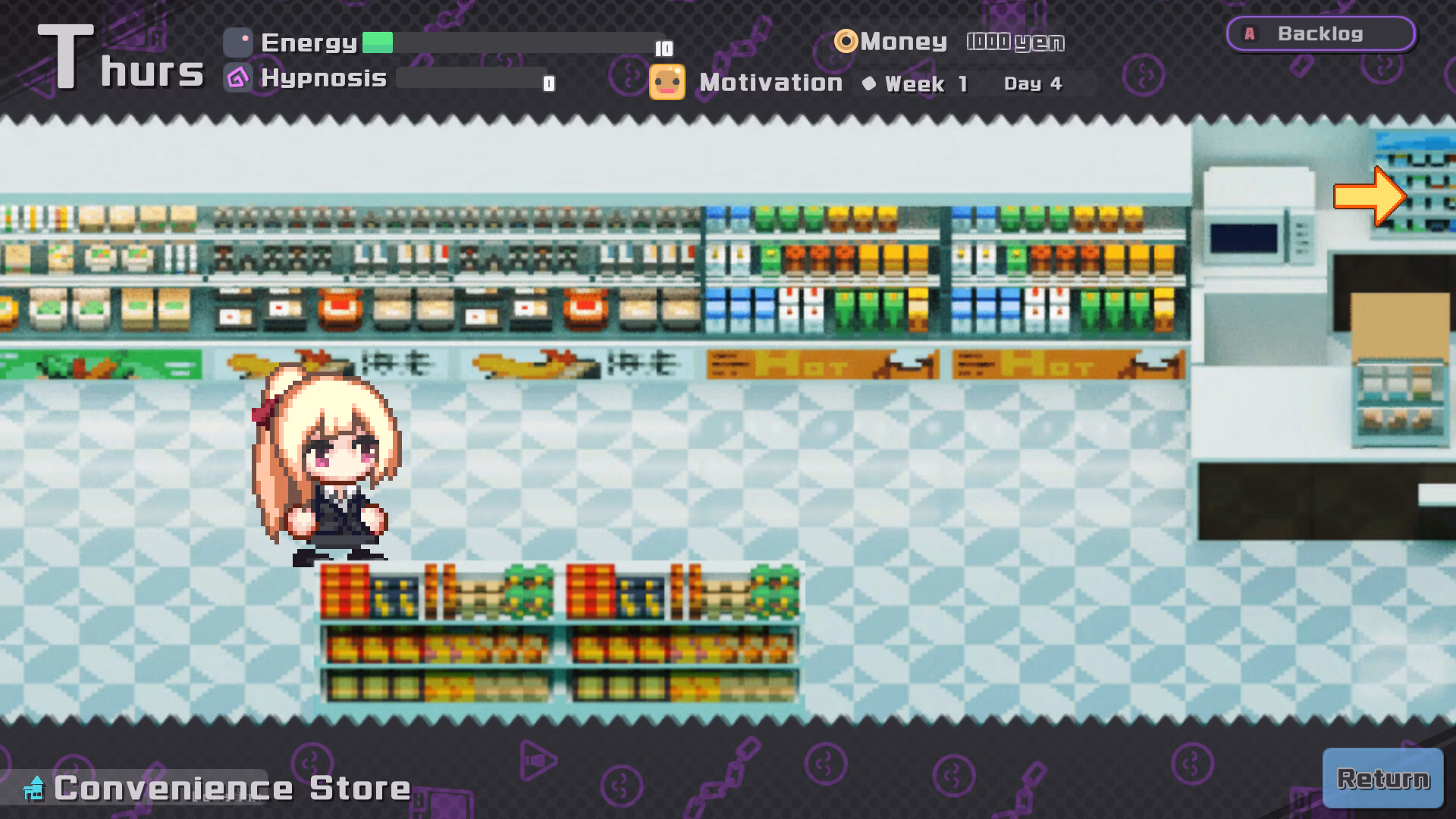The height and width of the screenshot is (819, 1456).
Task: Click the Money coin icon
Action: point(846,42)
